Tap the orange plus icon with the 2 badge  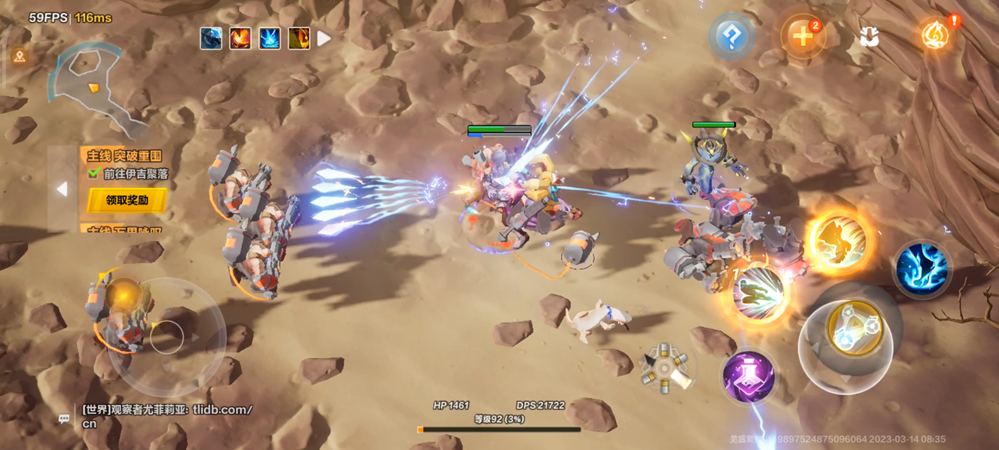[x=802, y=38]
